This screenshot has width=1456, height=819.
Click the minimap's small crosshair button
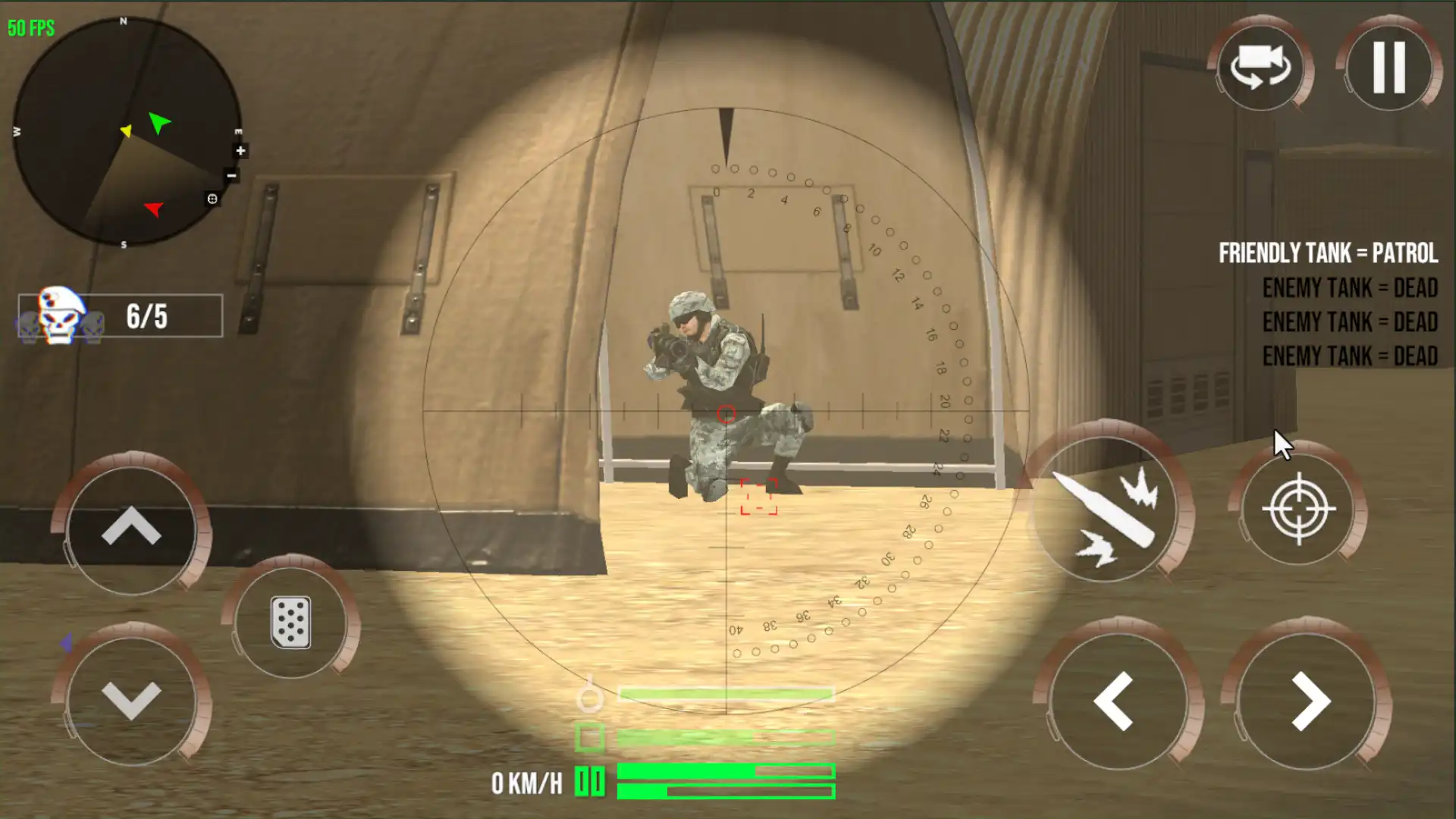click(212, 199)
